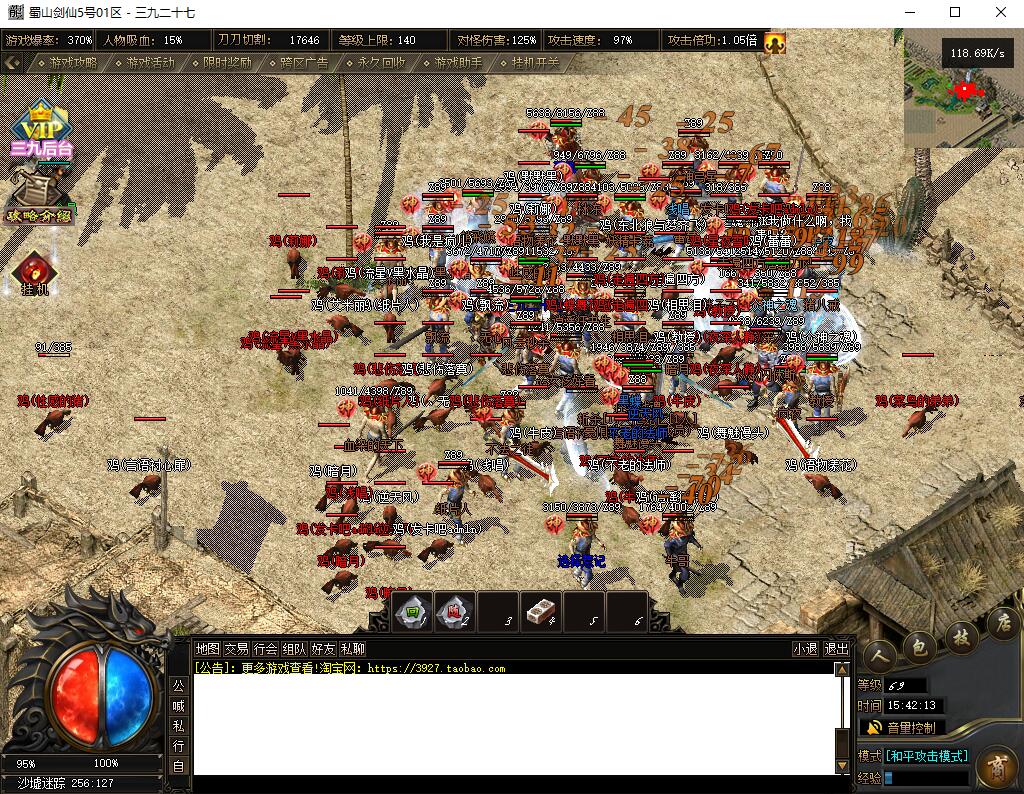1024x794 pixels.
Task: Open the 地图 map tab
Action: point(207,648)
